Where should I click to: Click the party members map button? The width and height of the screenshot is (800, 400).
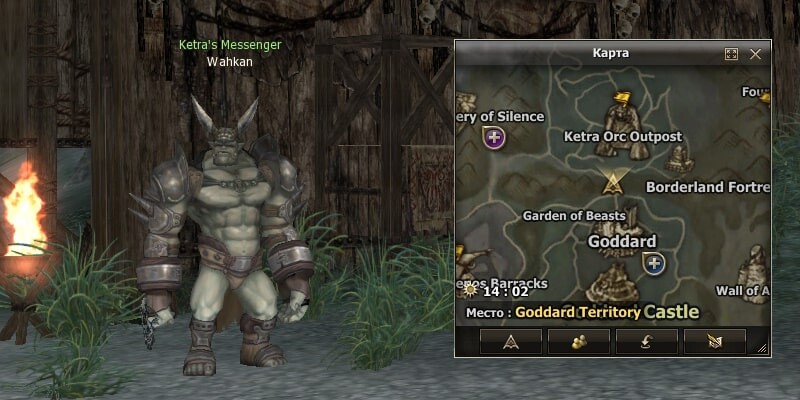(579, 341)
